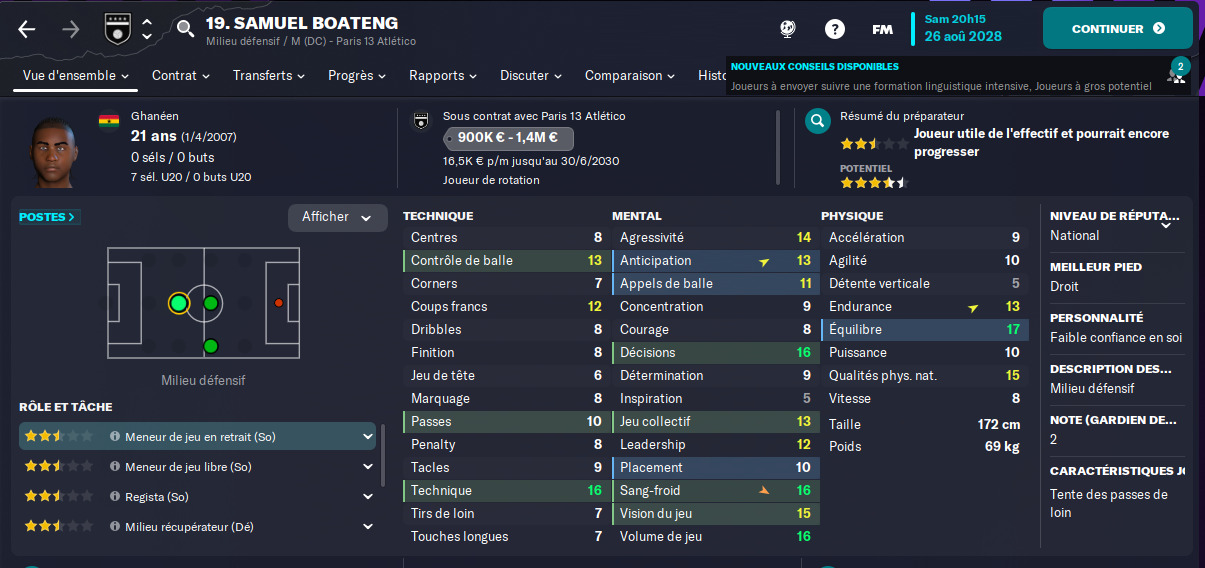Click the scout report magnifier icon
Screen dimensions: 1205x568
tap(818, 122)
